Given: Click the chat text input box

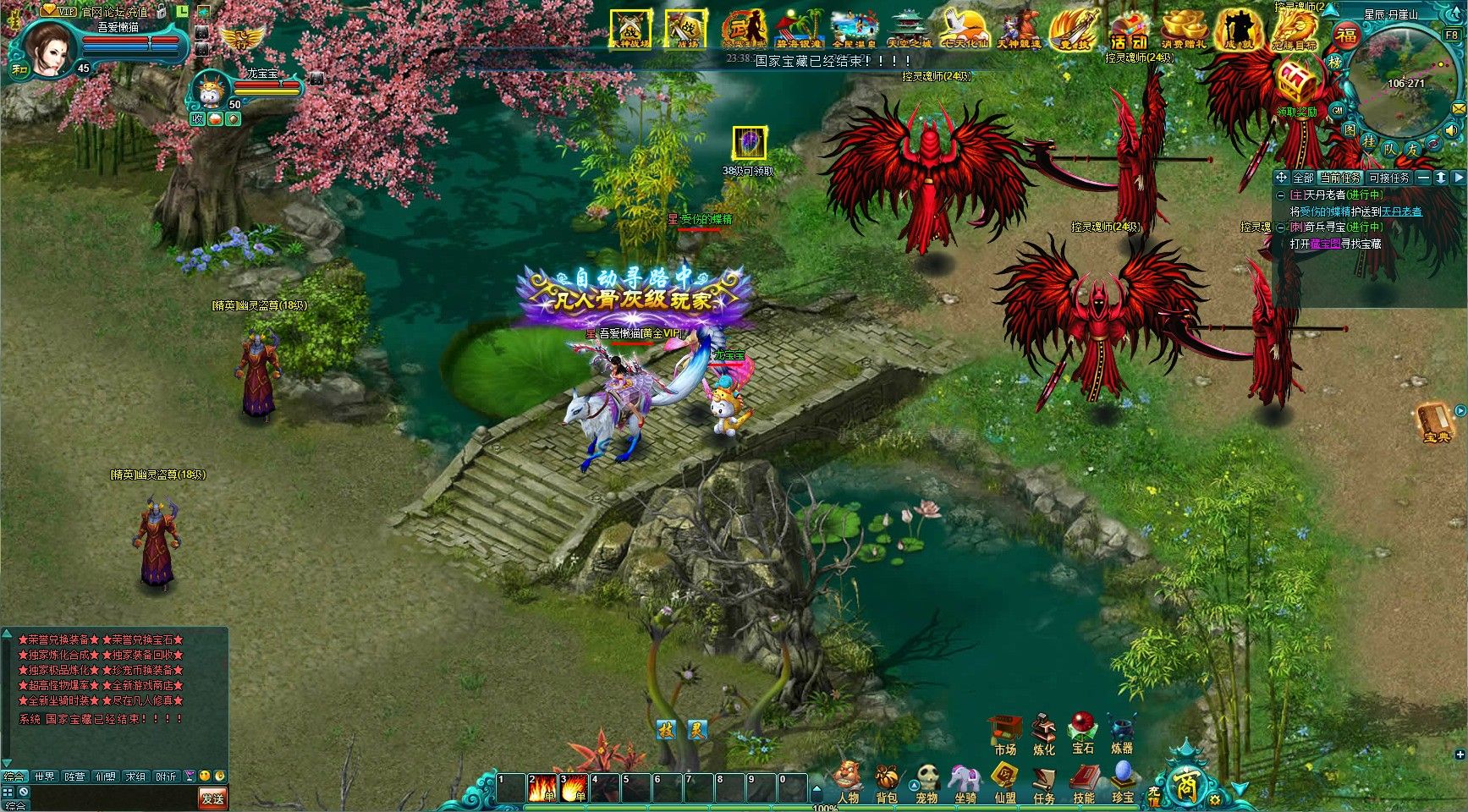Looking at the screenshot, I should tap(110, 798).
